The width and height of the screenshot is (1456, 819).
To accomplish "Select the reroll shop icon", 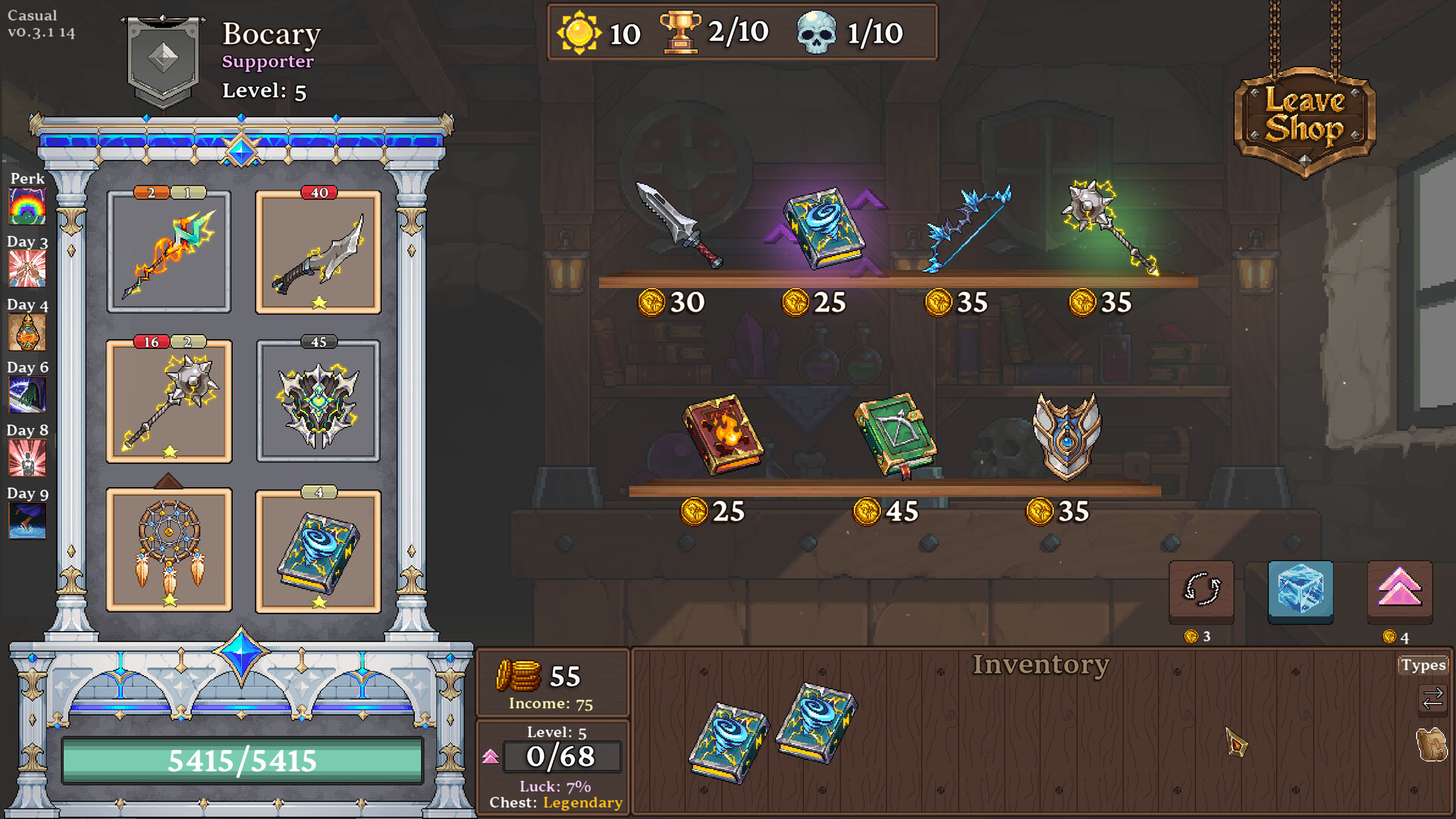I will click(1200, 592).
